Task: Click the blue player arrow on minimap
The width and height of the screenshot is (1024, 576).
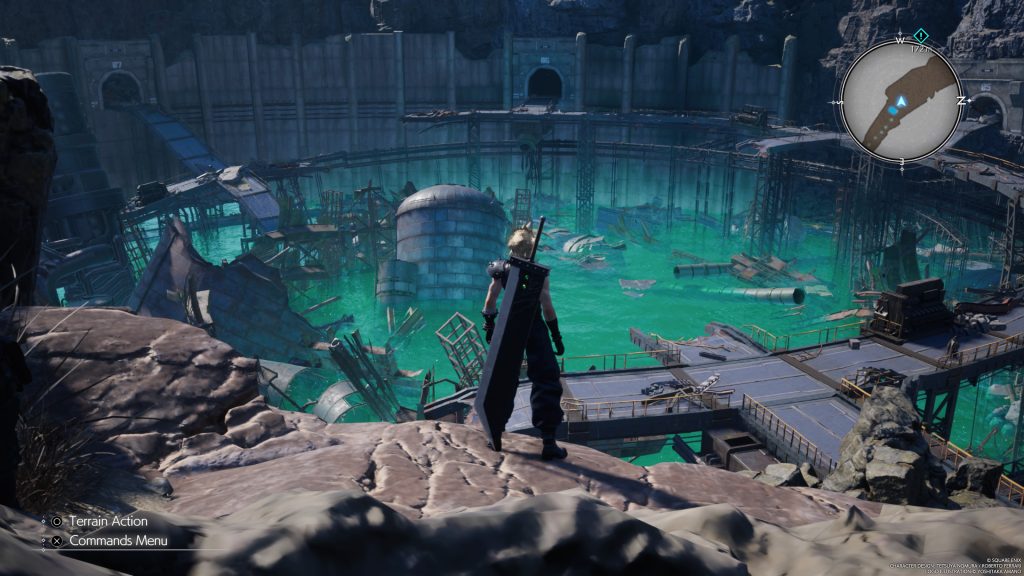Action: 901,101
